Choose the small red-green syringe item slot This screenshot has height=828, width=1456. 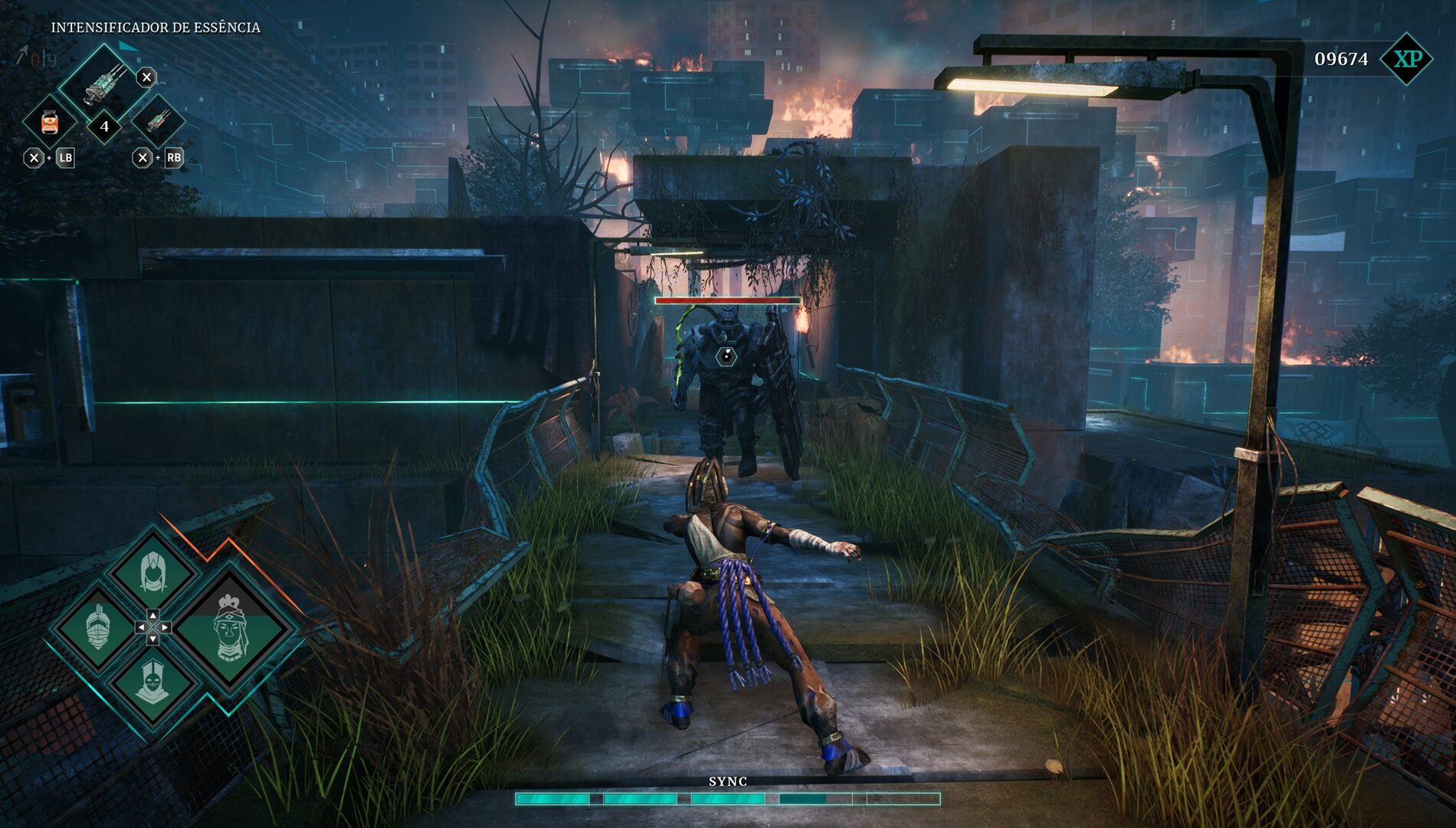pos(158,120)
